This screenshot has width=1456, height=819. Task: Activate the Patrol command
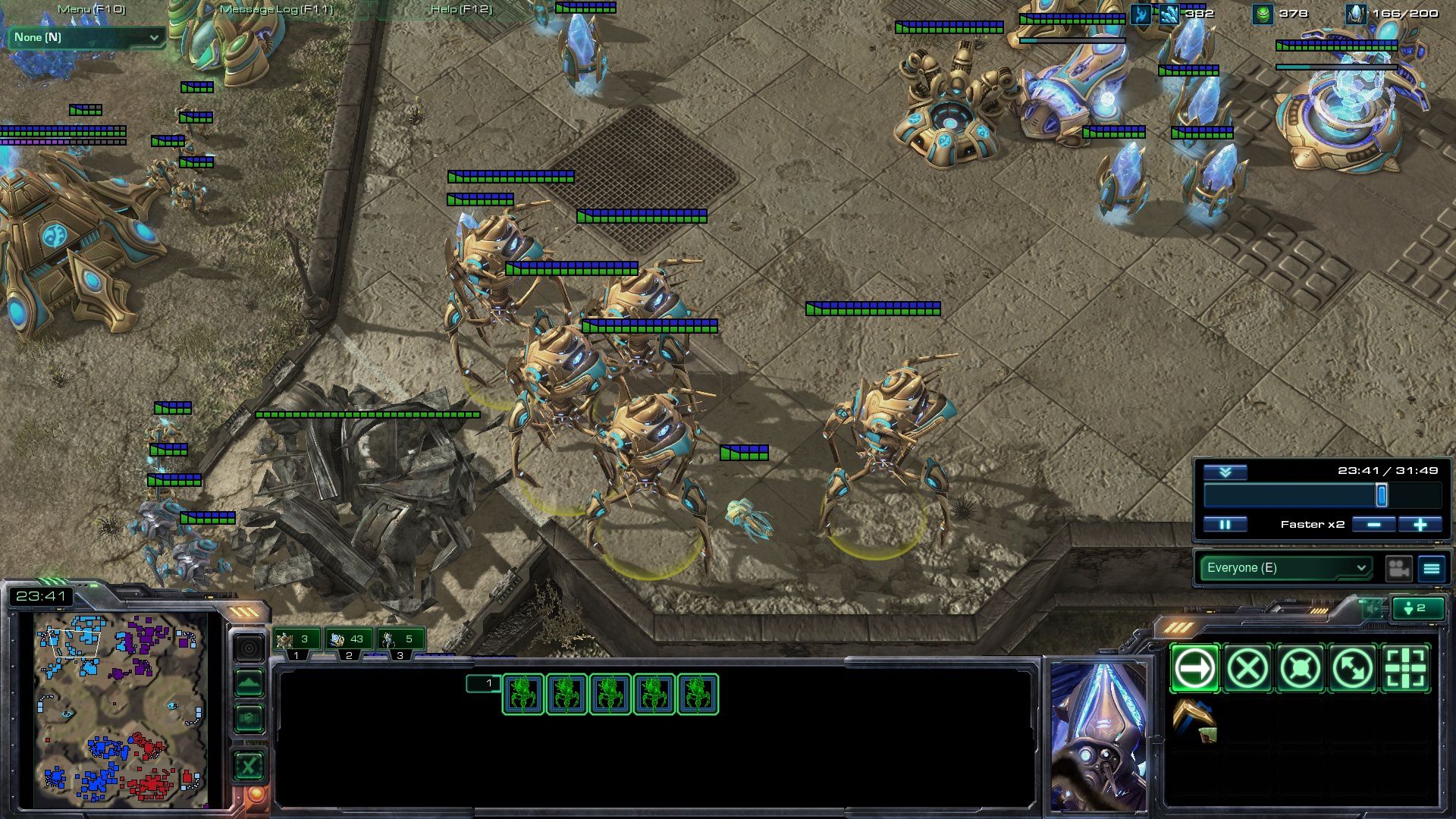click(x=1353, y=669)
